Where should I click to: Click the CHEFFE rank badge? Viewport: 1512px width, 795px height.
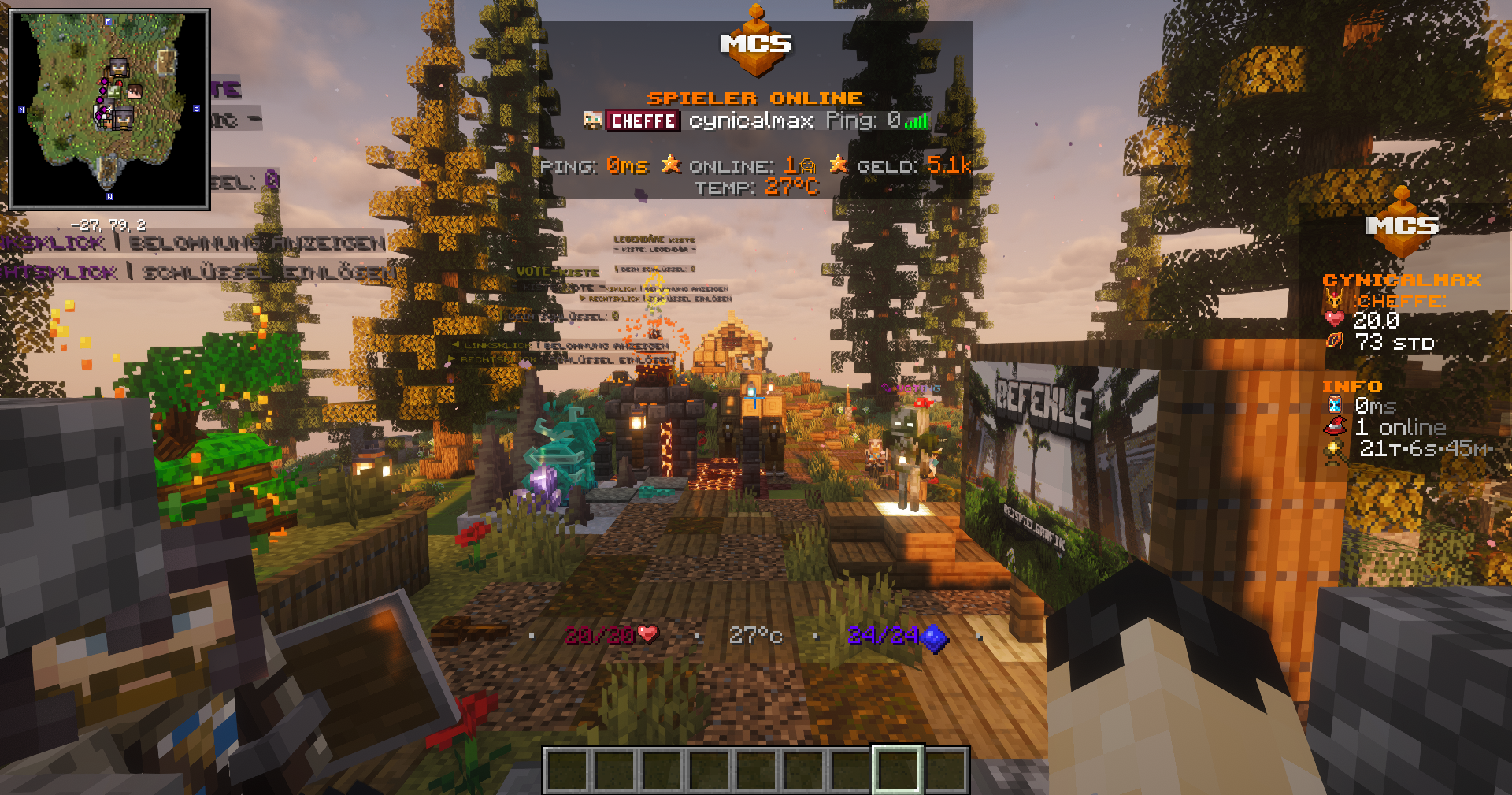tap(642, 121)
